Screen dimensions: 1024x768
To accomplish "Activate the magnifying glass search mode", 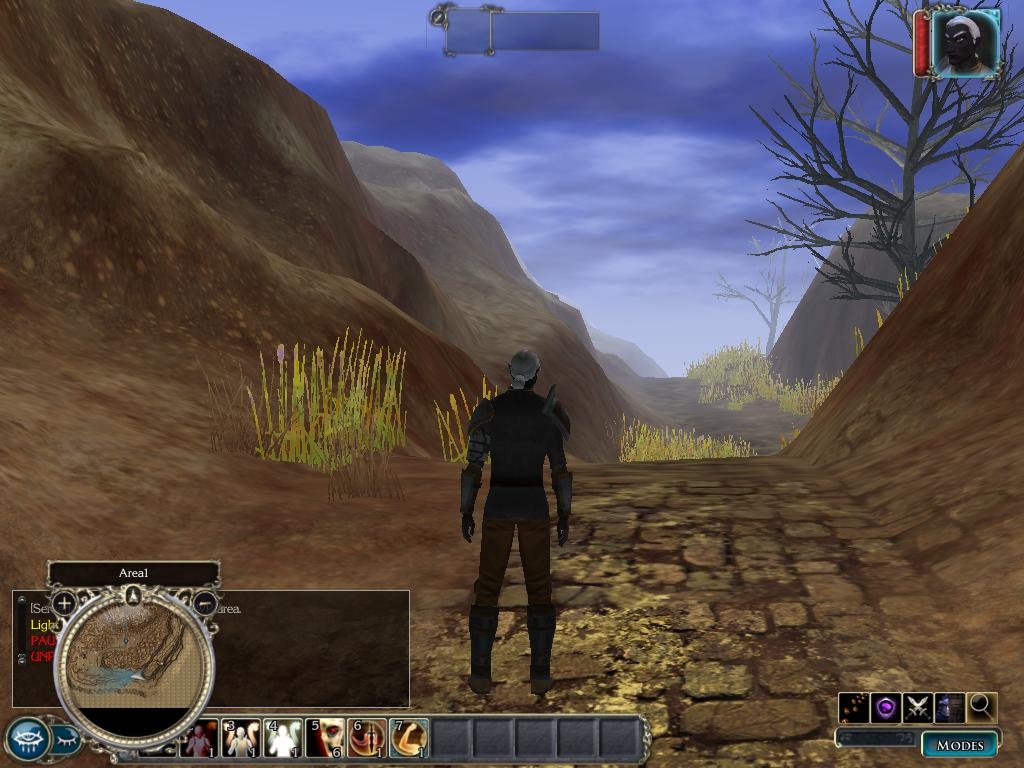I will tap(982, 707).
